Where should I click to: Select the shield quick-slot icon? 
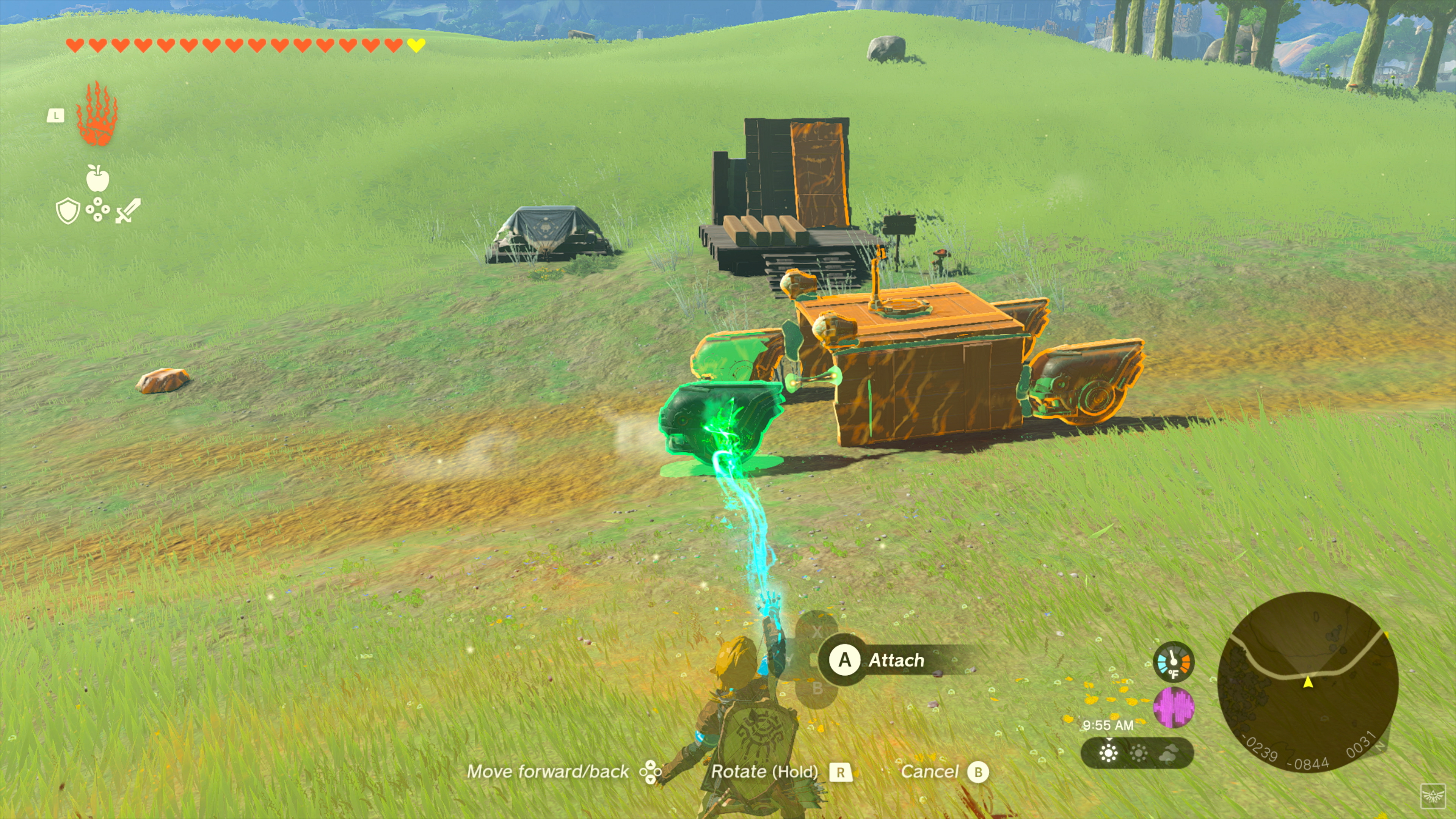click(68, 211)
